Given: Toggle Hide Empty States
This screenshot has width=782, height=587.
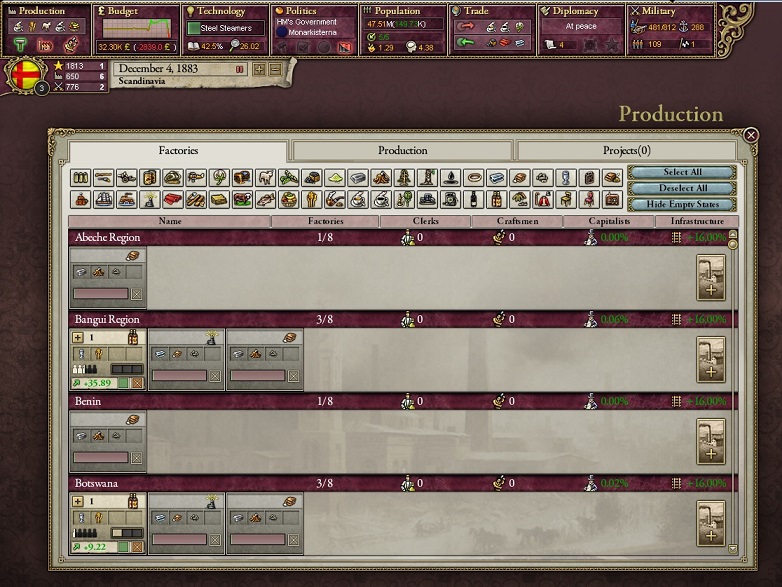Looking at the screenshot, I should point(682,204).
